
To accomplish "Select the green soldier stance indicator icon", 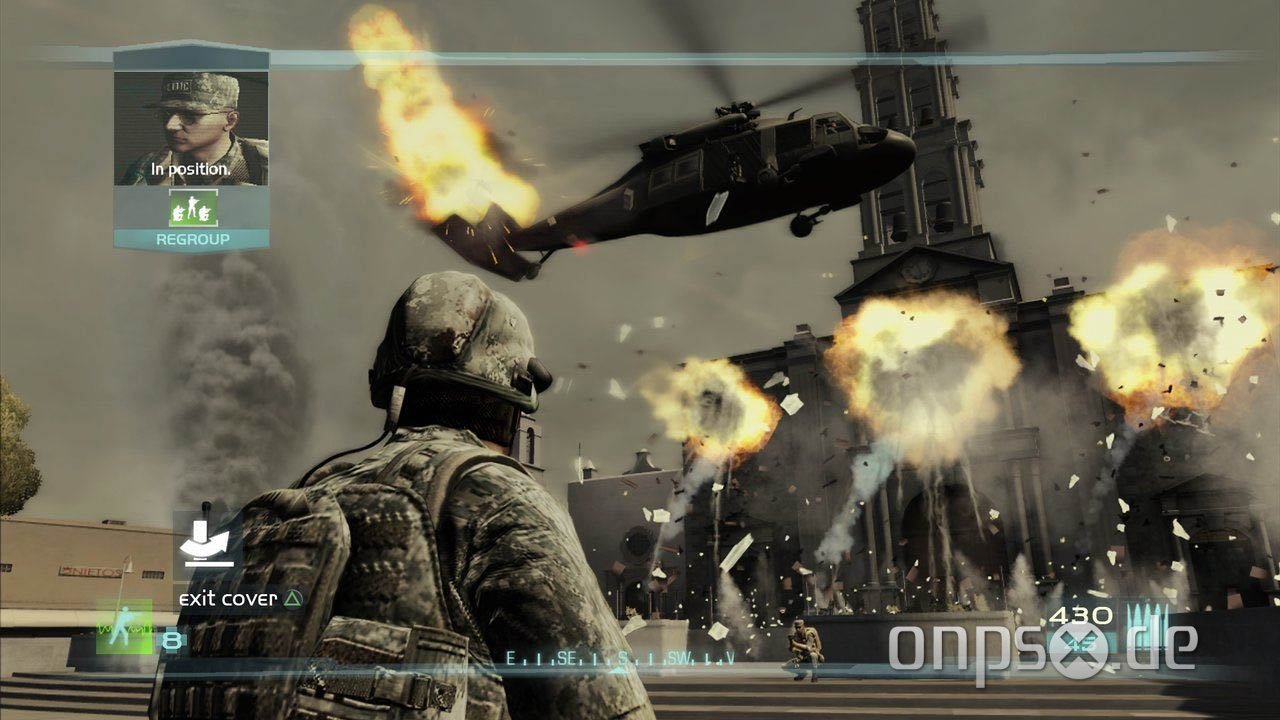I will (x=125, y=627).
